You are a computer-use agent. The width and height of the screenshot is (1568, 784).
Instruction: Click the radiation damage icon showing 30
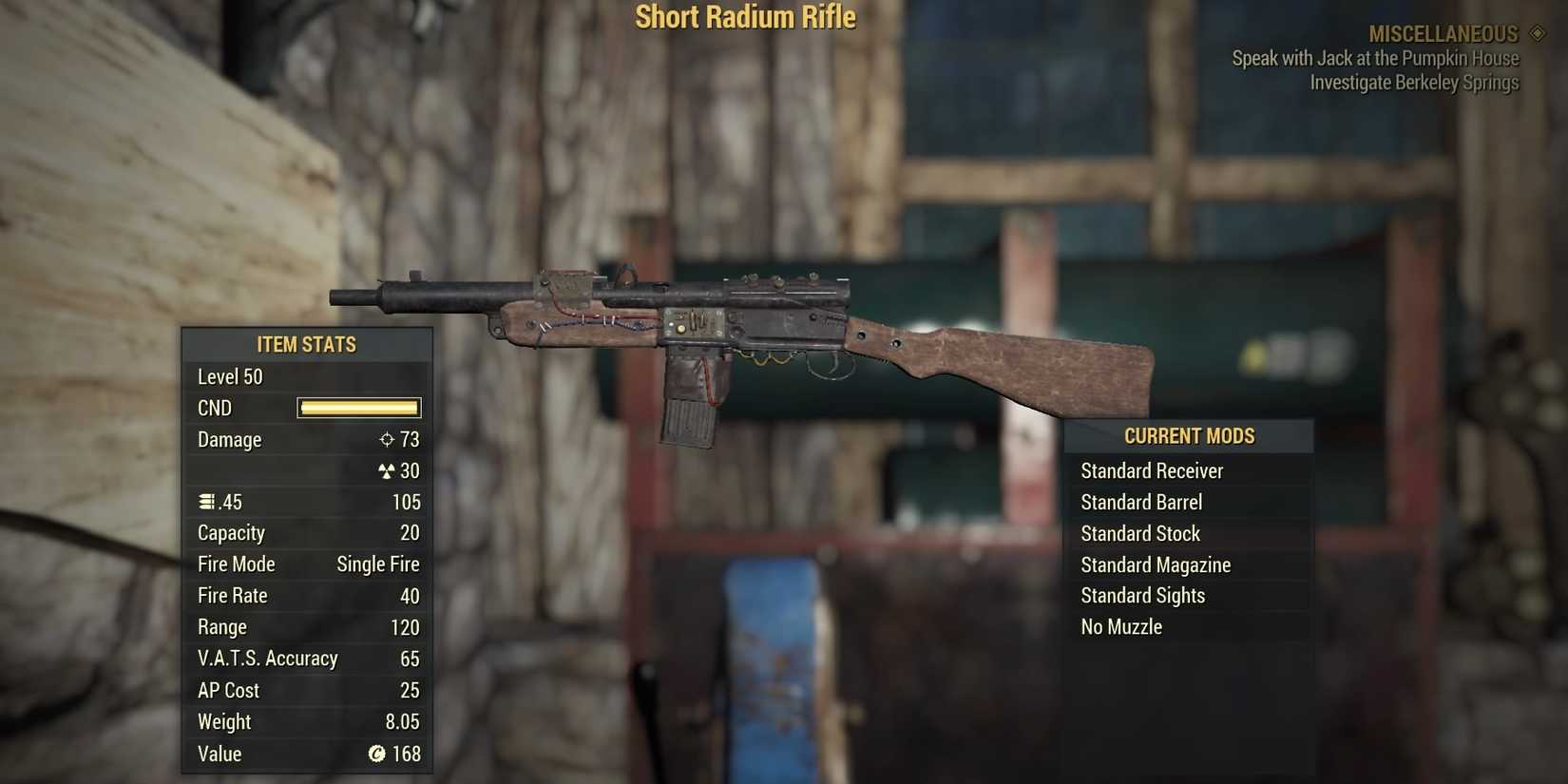385,470
